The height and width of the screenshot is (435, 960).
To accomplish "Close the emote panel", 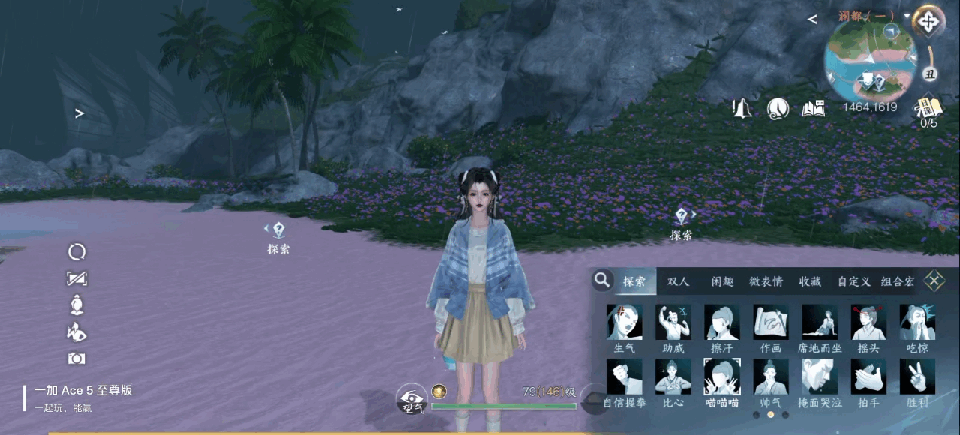I will point(934,281).
